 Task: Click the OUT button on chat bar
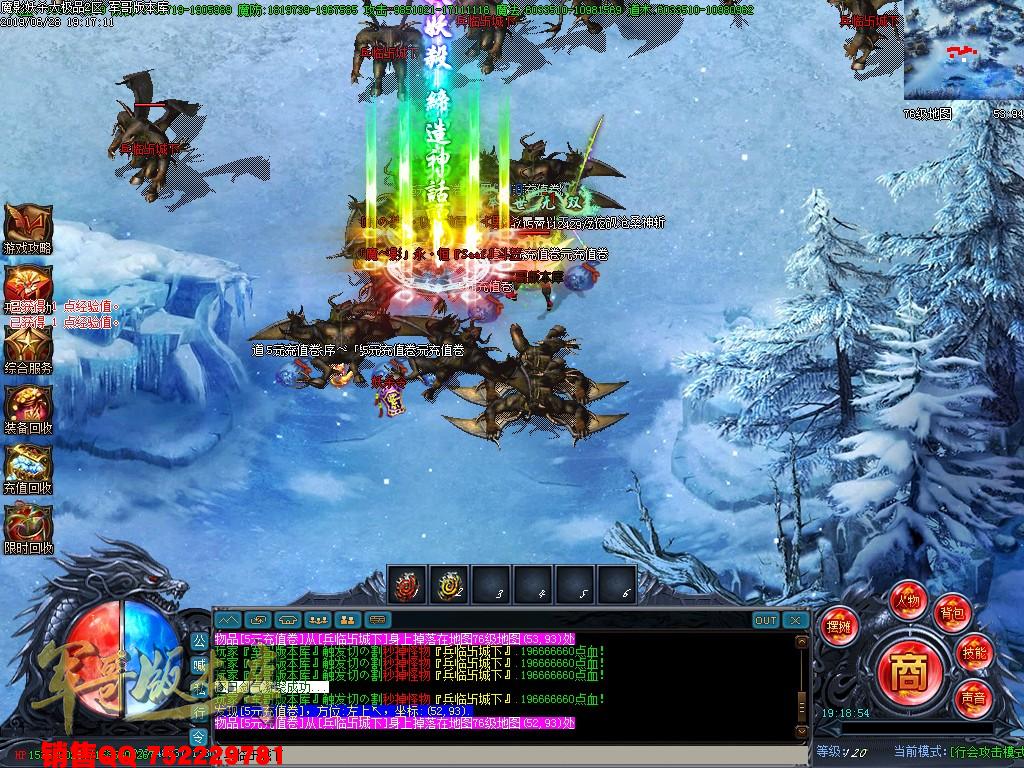coord(765,620)
